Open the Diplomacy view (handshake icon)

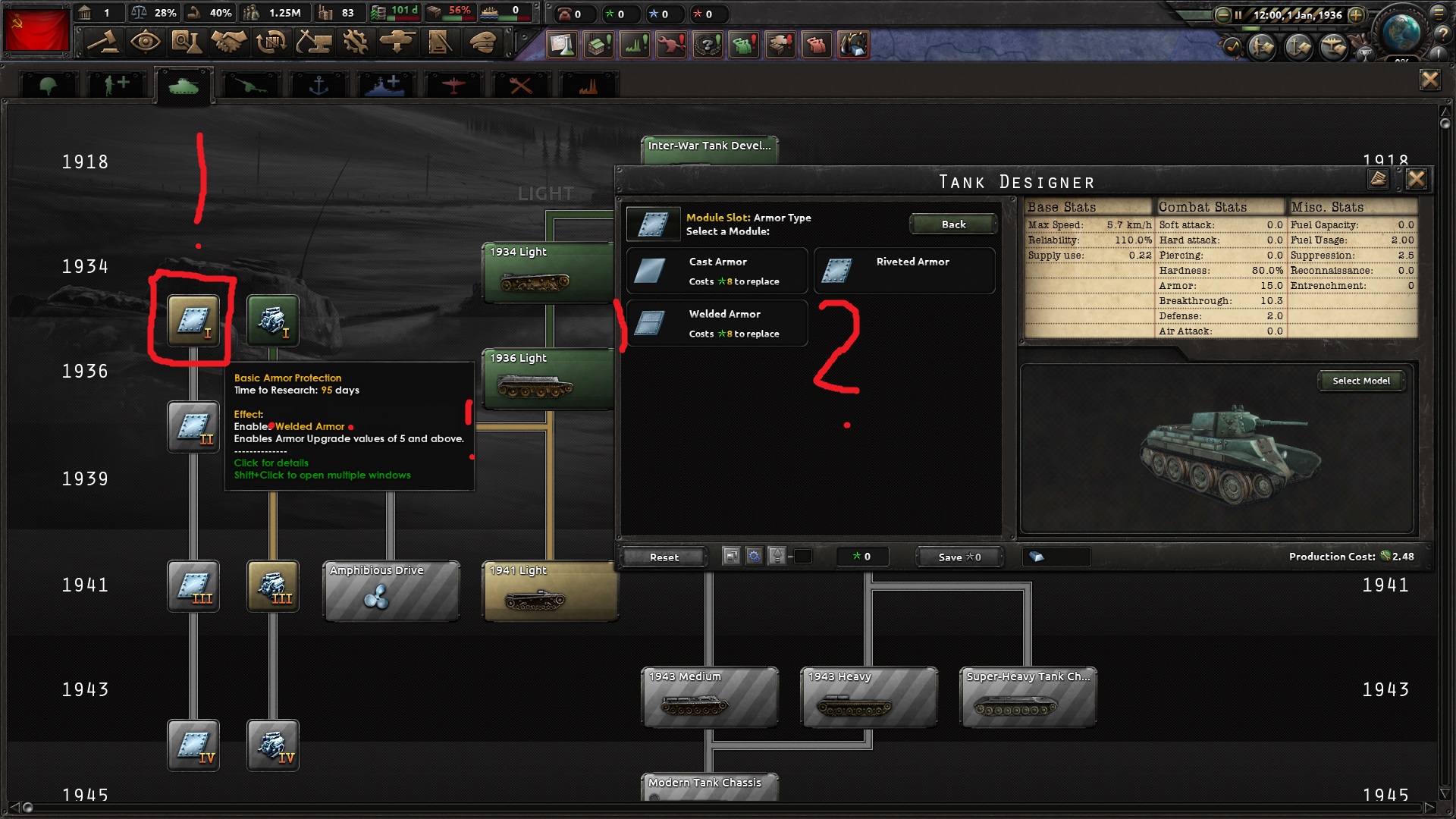tap(228, 43)
